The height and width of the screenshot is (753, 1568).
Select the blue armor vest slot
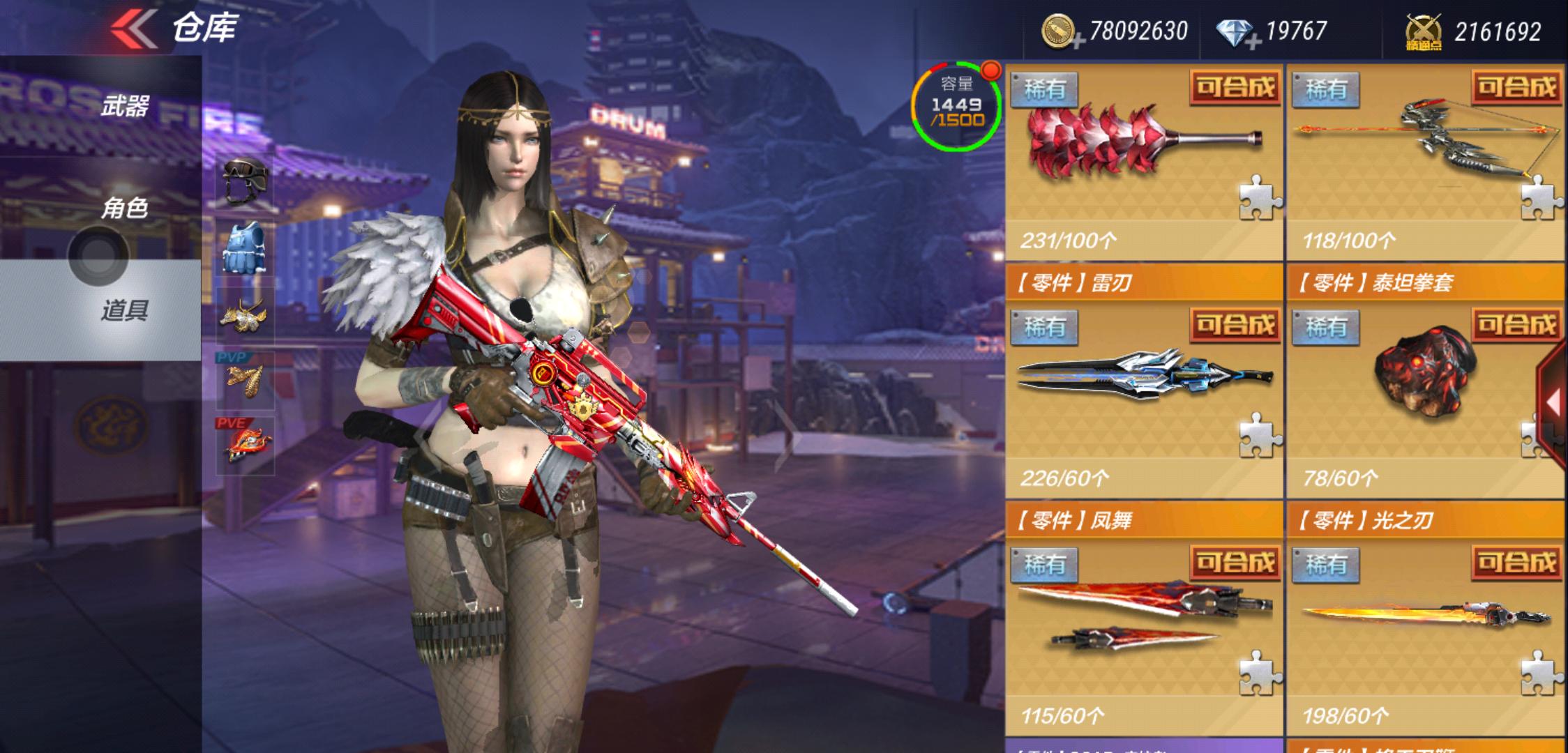tap(245, 248)
